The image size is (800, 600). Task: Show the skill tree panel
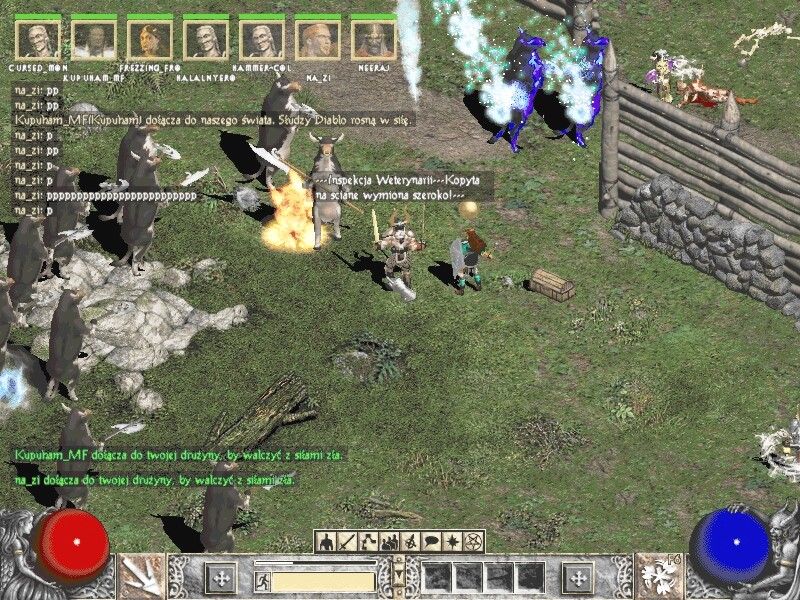[368, 541]
